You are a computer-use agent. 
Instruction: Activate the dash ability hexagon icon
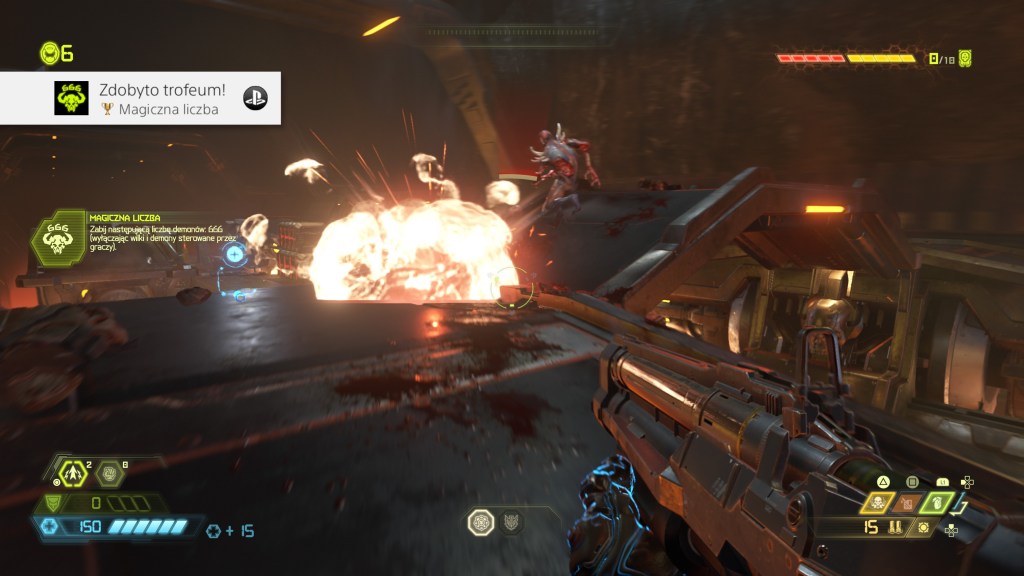(x=72, y=472)
